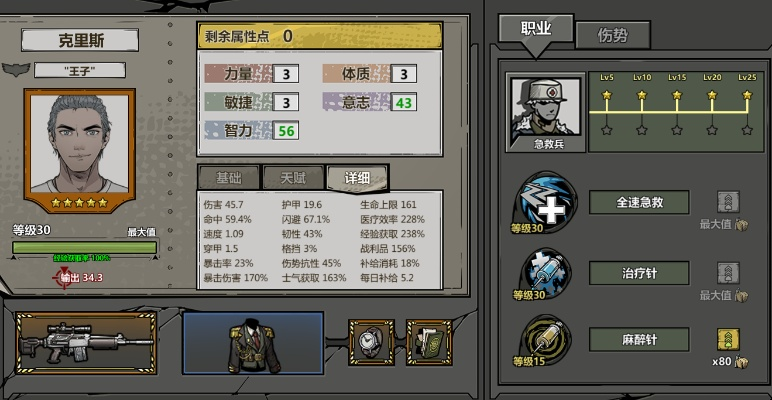
Task: Click the "王子" title label
Action: (x=80, y=70)
